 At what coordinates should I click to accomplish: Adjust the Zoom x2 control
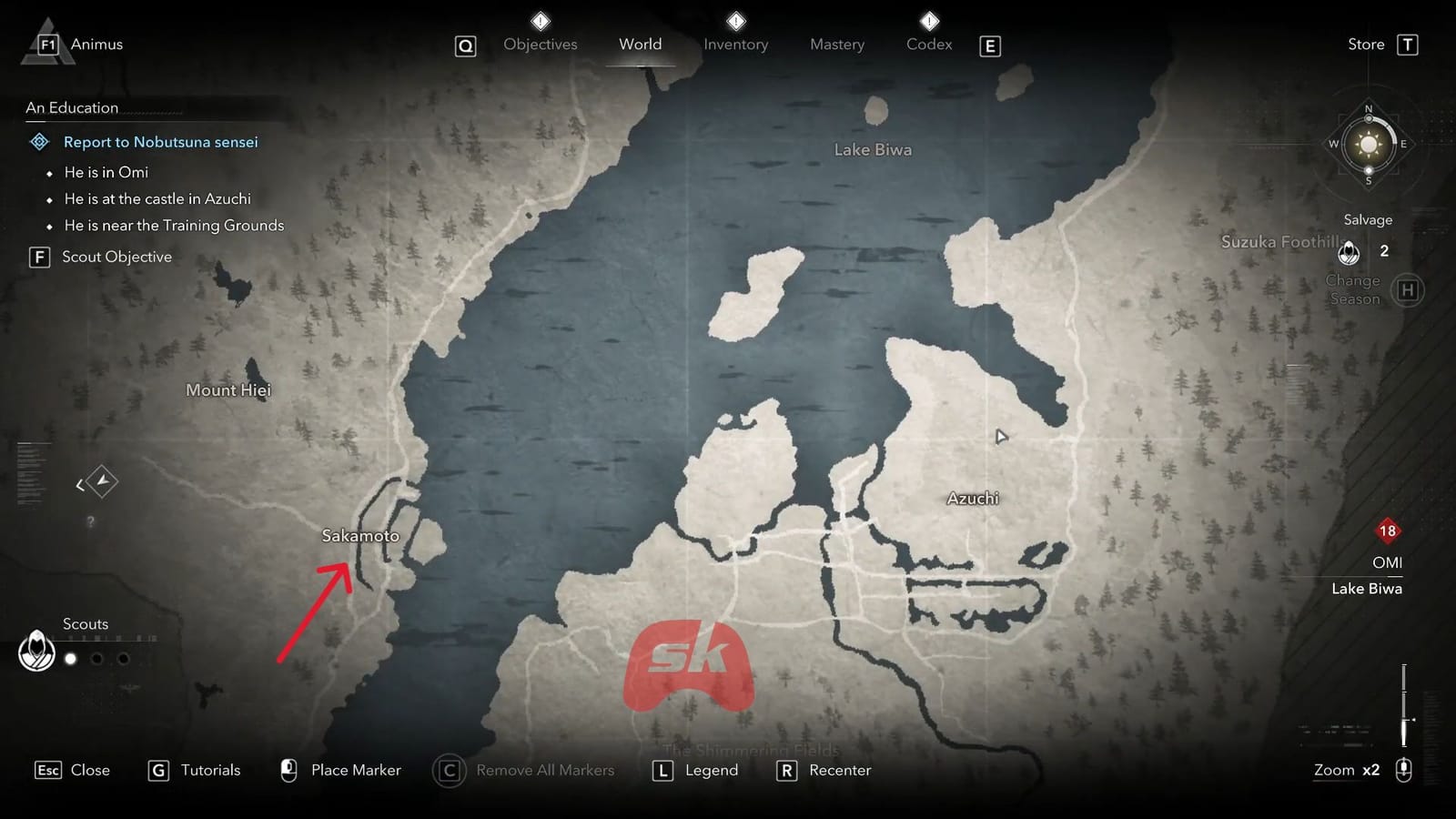click(x=1345, y=770)
